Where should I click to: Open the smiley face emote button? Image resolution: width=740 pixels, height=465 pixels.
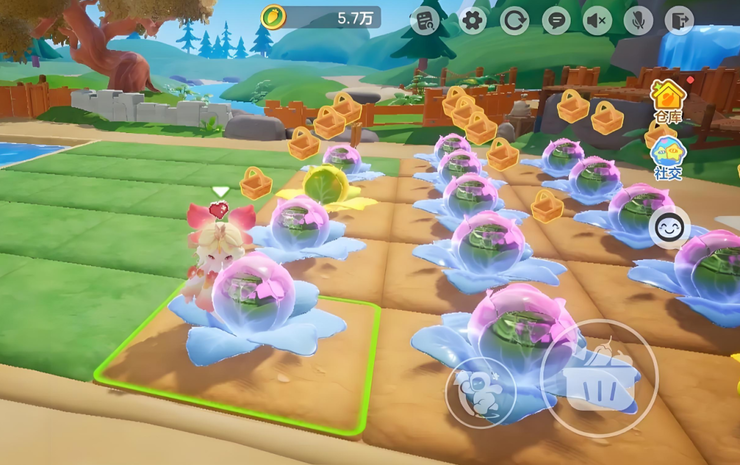pyautogui.click(x=669, y=229)
